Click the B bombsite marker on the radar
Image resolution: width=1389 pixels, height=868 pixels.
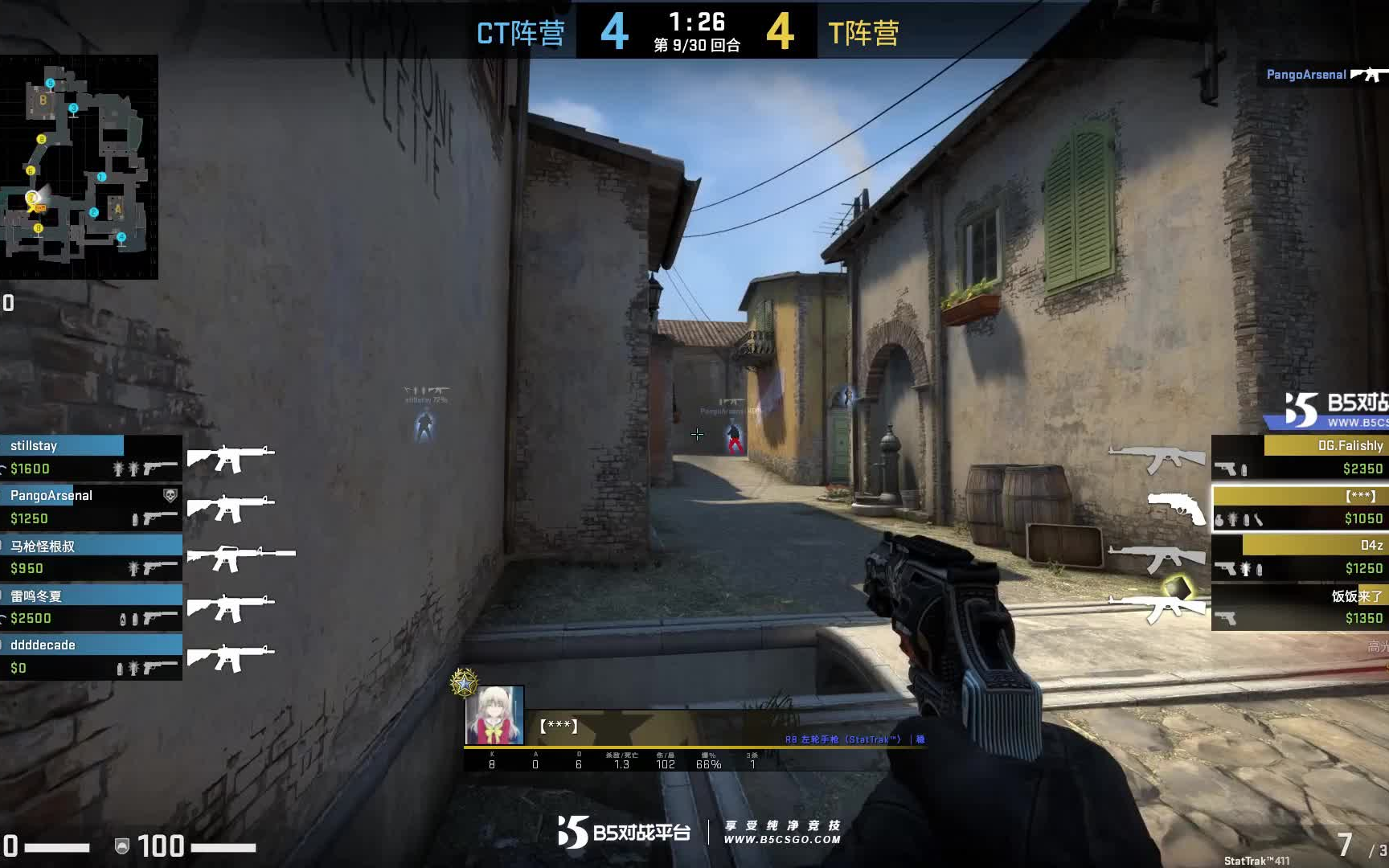click(x=42, y=101)
